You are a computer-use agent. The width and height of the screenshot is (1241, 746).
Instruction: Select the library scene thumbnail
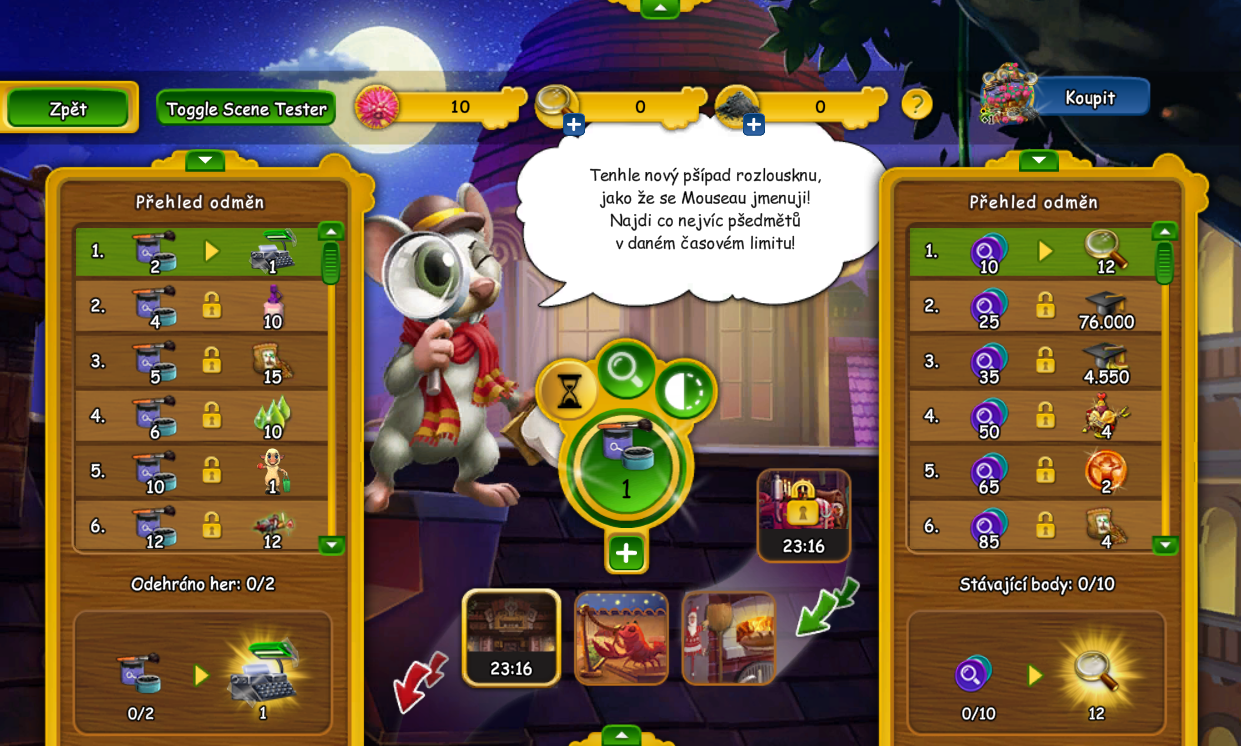point(511,637)
